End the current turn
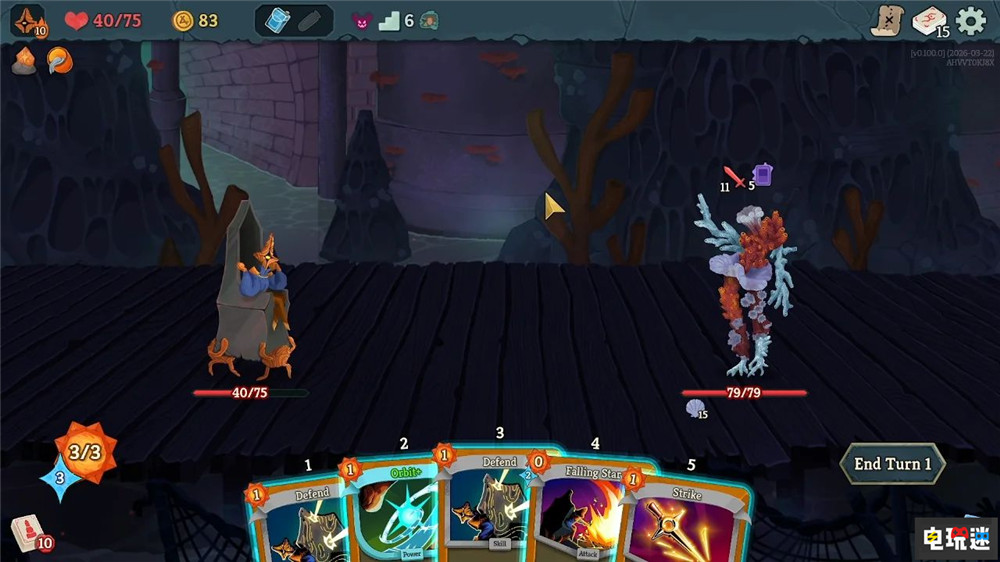This screenshot has width=1000, height=562. pyautogui.click(x=892, y=464)
